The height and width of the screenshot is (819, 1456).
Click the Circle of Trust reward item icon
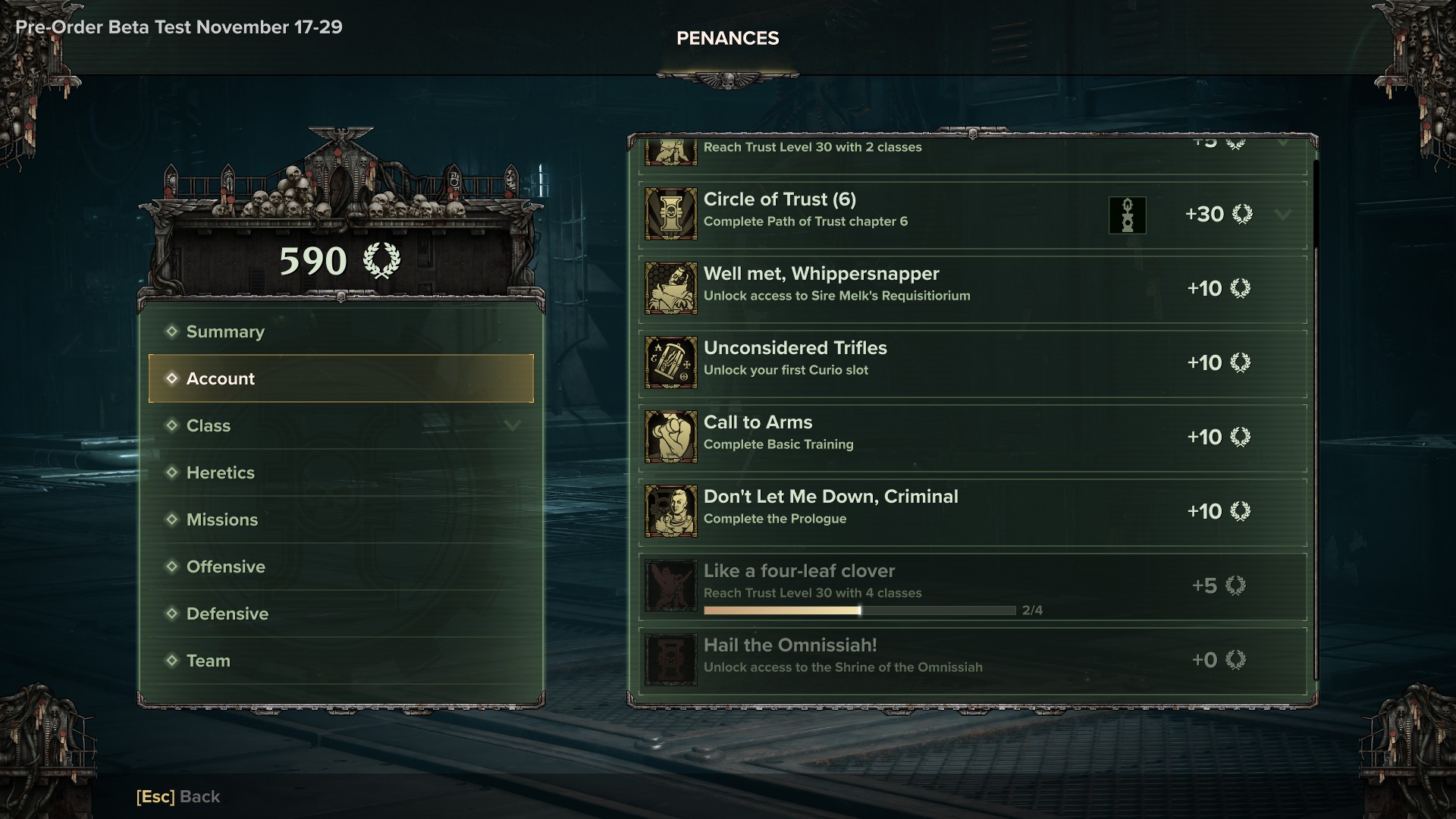click(x=1127, y=215)
